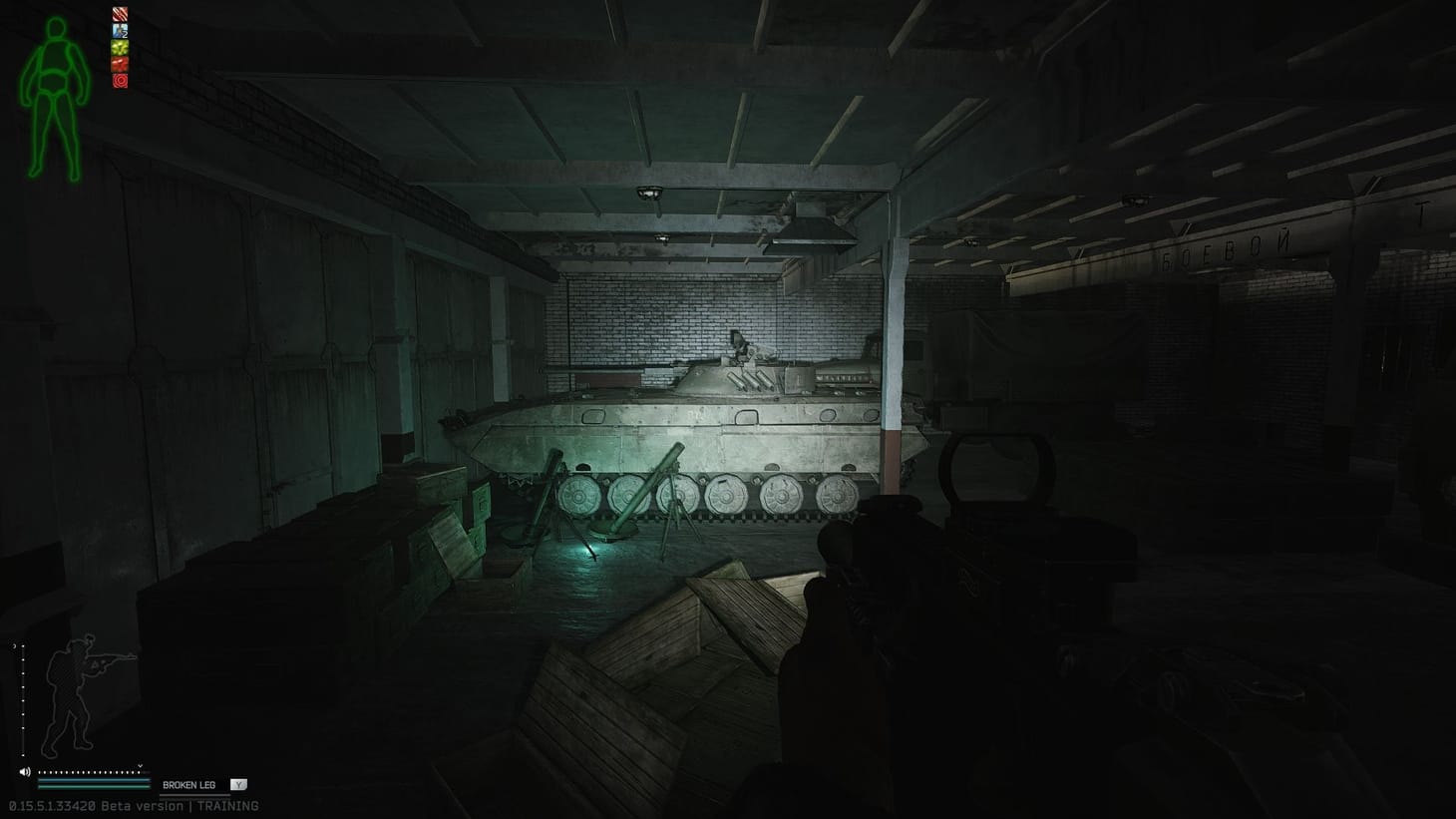Click the yellow energy status effect icon
Image resolution: width=1456 pixels, height=819 pixels.
(120, 48)
